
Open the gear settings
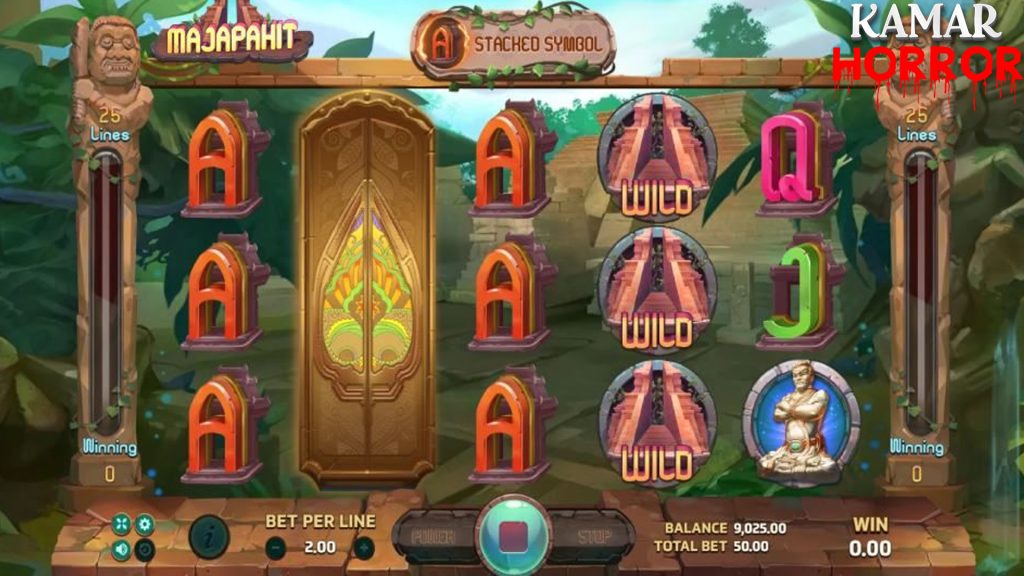(x=145, y=524)
